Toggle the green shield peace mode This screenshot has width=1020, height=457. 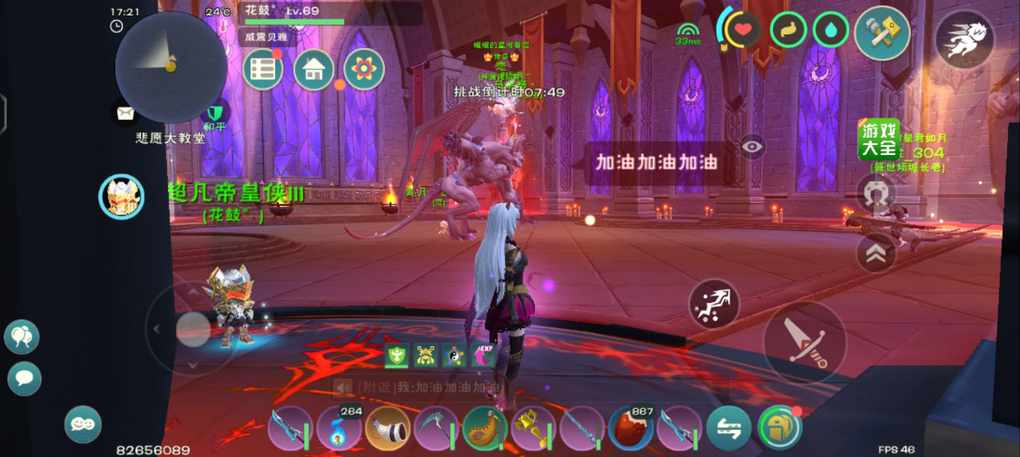point(214,112)
